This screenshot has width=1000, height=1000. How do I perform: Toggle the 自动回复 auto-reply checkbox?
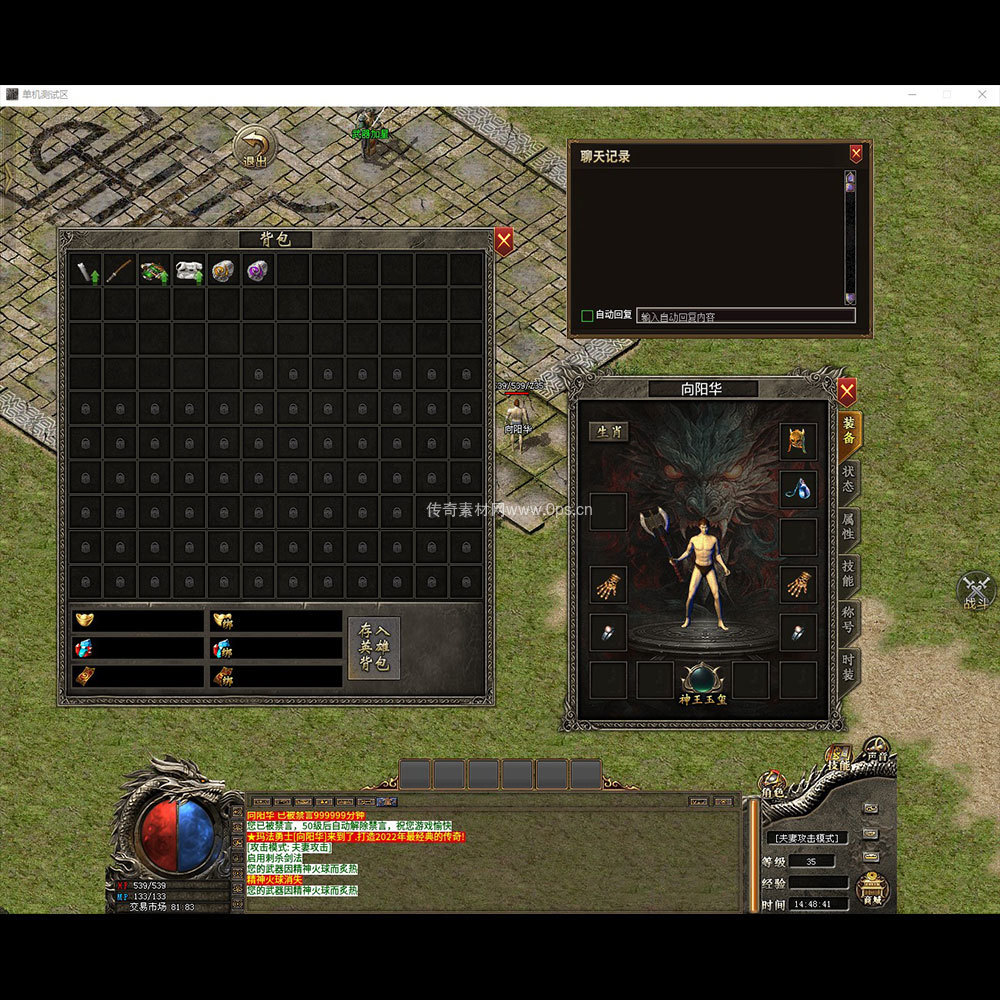point(587,316)
